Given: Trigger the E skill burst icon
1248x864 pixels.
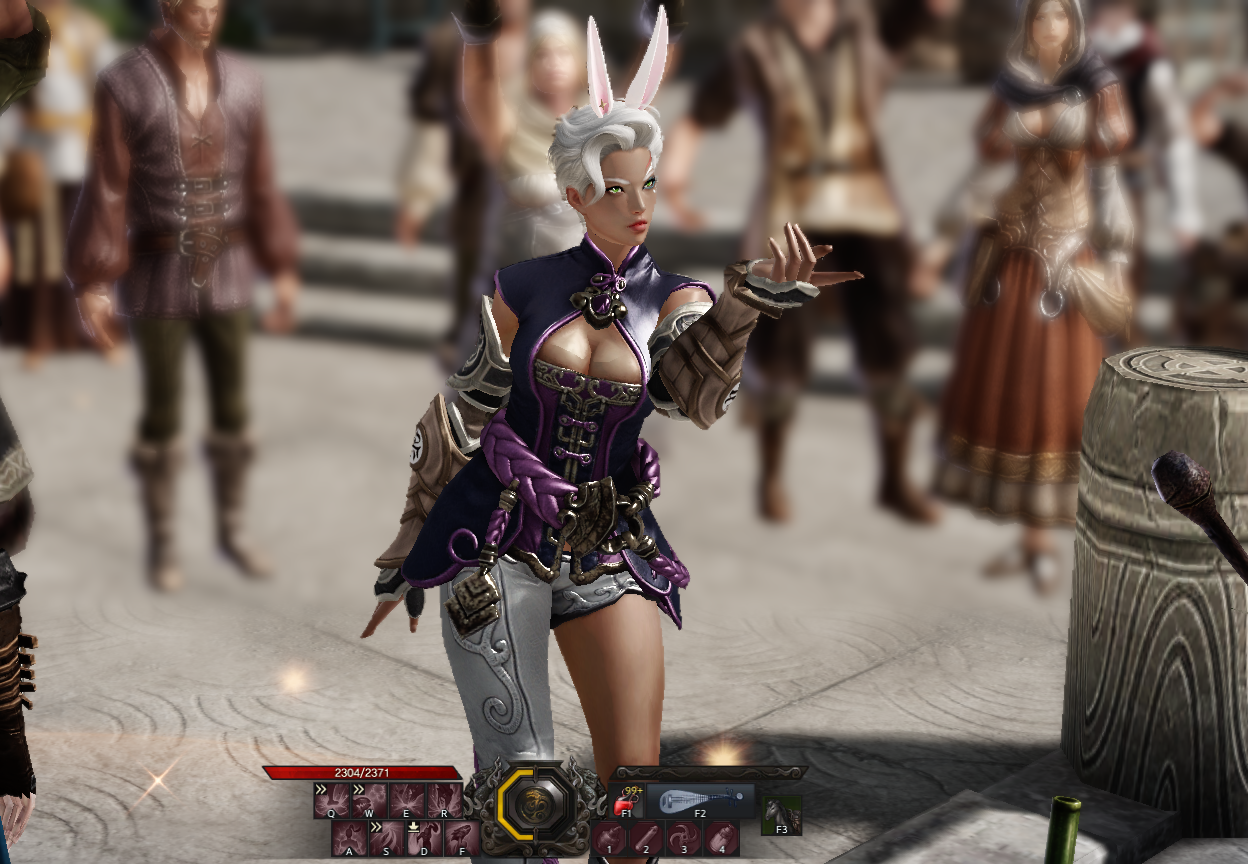Looking at the screenshot, I should click(407, 800).
